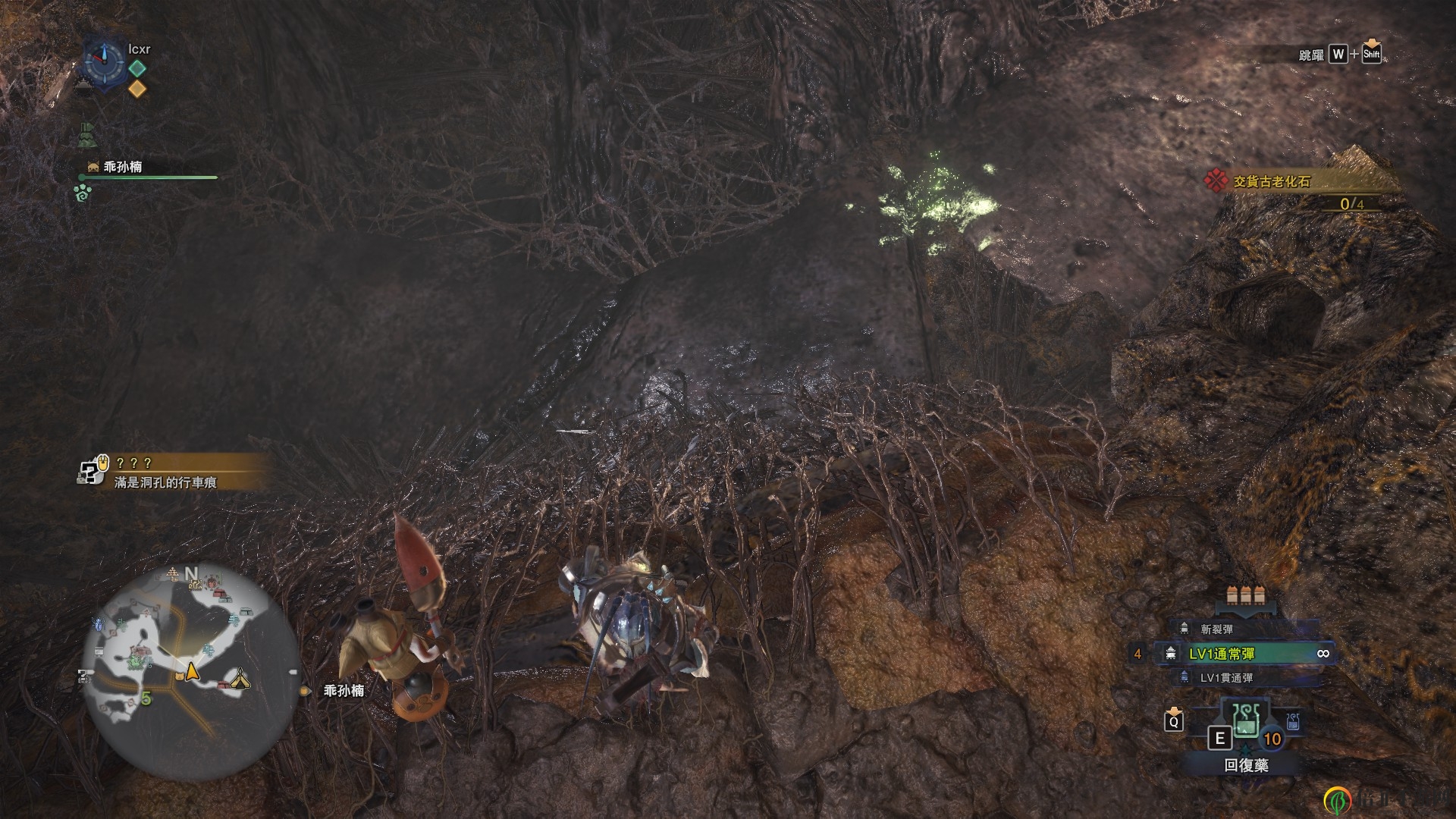The height and width of the screenshot is (819, 1456).
Task: Choose the 斬裂彈 ammo entry
Action: point(1216,629)
